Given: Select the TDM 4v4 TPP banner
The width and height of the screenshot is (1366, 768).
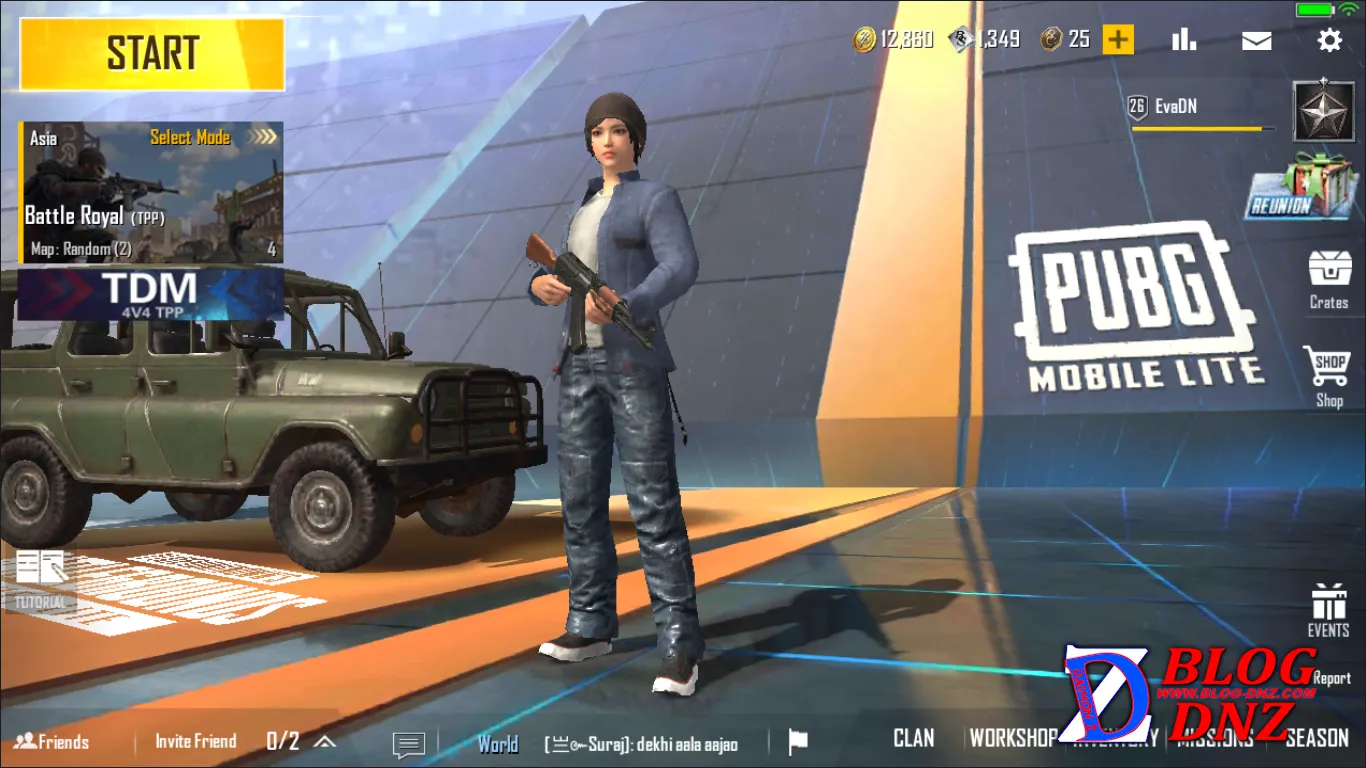Looking at the screenshot, I should click(x=150, y=293).
